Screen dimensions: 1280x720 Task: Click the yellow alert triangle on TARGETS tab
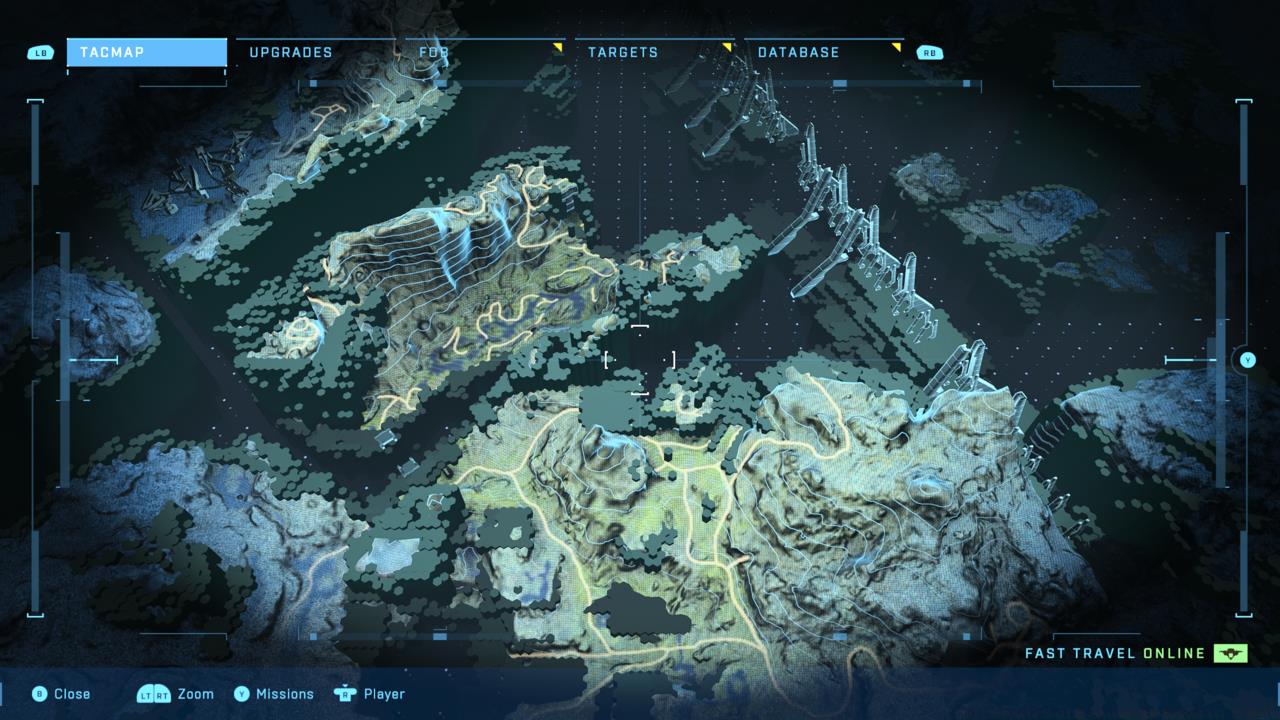(x=729, y=45)
